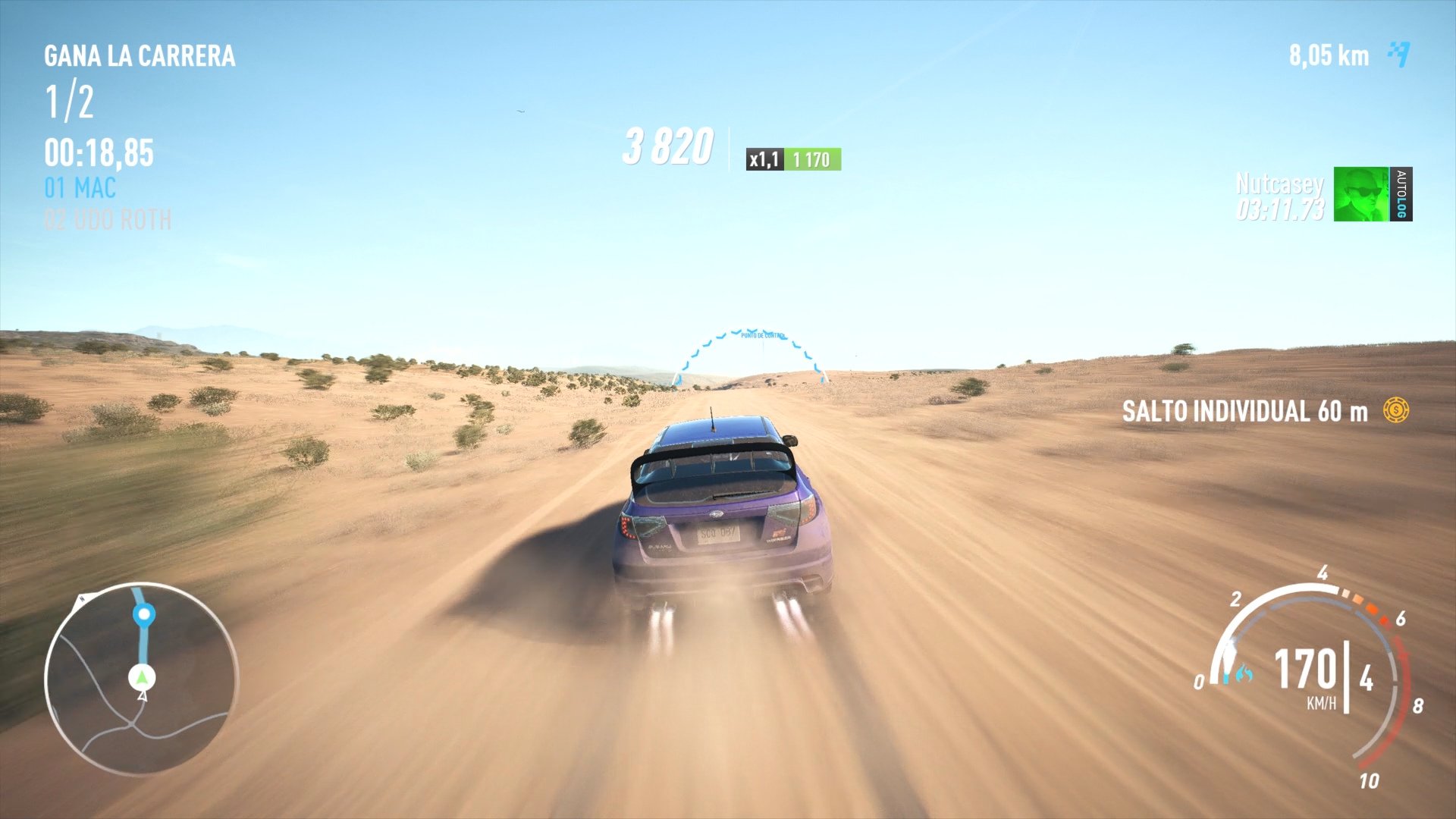
Task: Expand the leaderboard showing 01 MAC
Action: pos(80,189)
